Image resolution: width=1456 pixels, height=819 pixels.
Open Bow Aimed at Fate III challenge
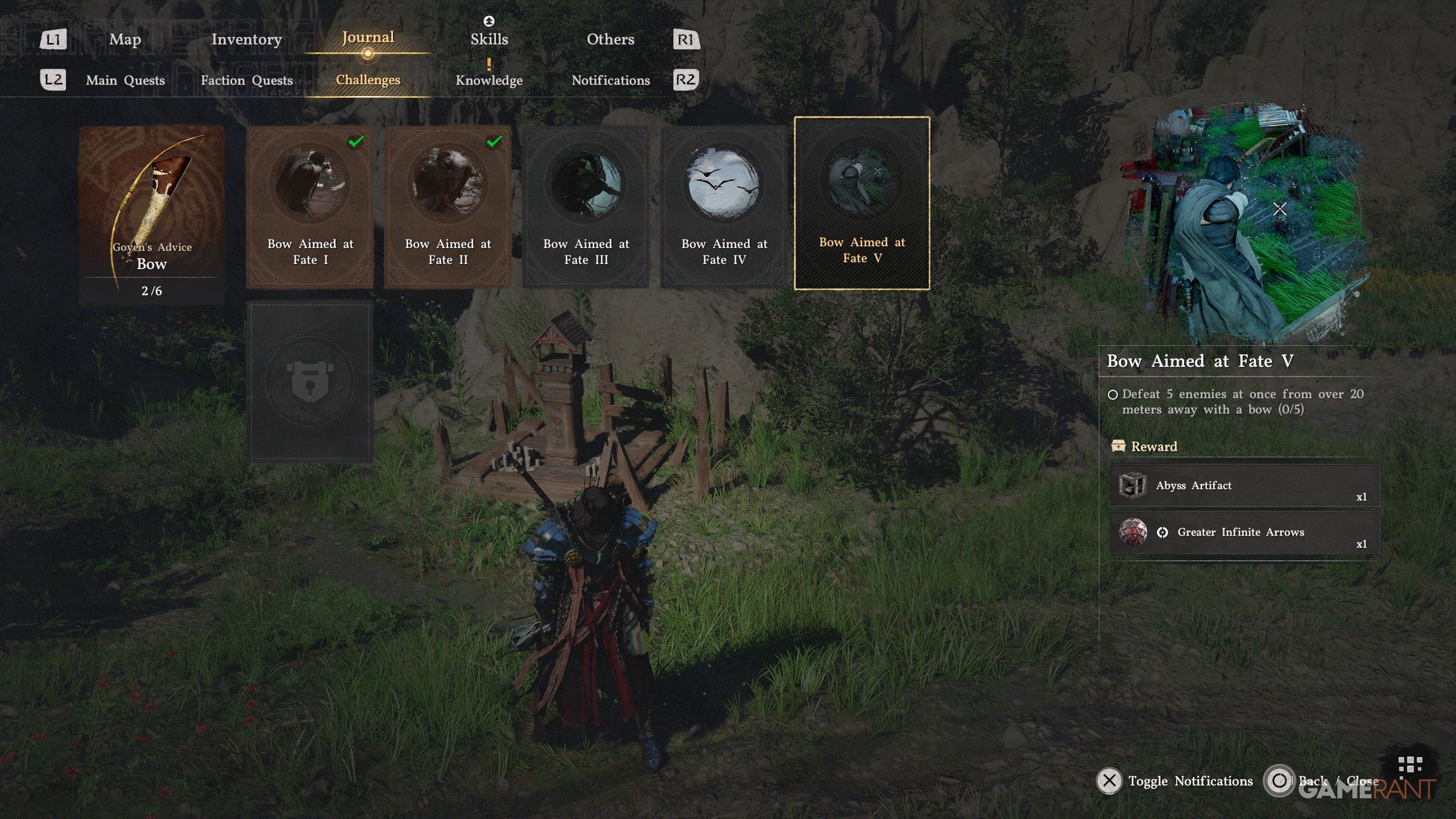pyautogui.click(x=586, y=208)
